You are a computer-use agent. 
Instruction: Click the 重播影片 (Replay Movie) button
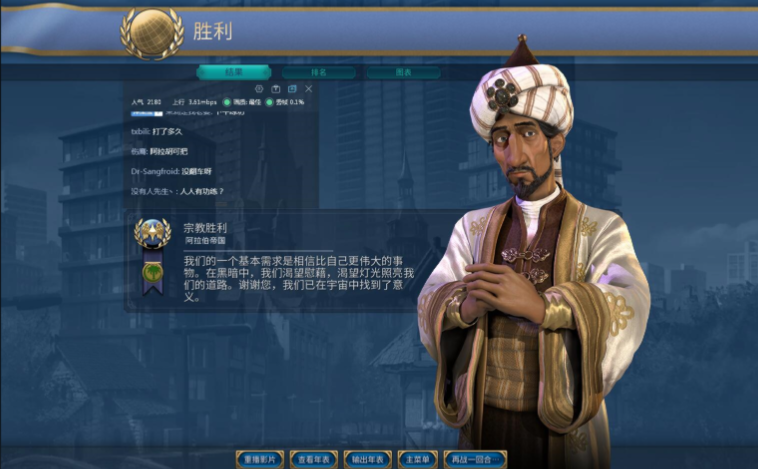click(x=263, y=459)
